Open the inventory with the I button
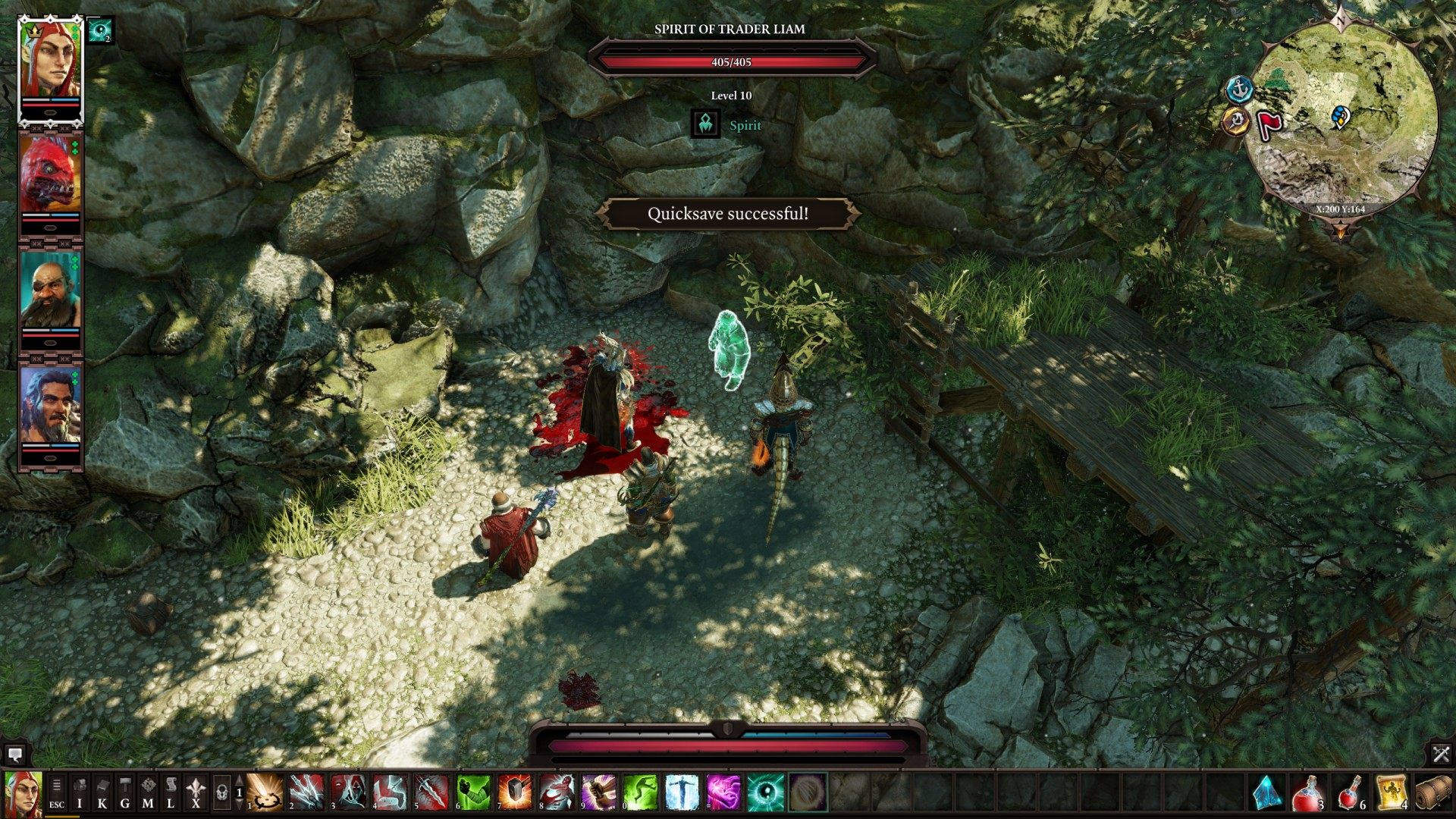Image resolution: width=1456 pixels, height=819 pixels. coord(80,793)
